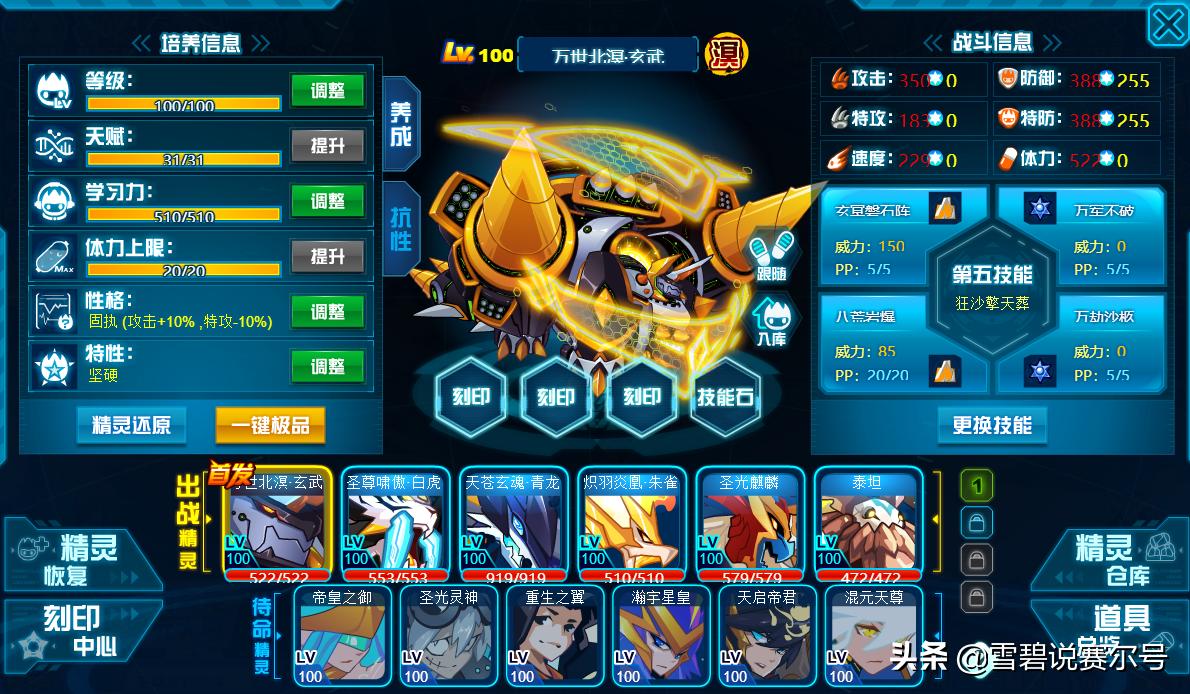Switch to the 抗性 resistance tab

(x=401, y=229)
